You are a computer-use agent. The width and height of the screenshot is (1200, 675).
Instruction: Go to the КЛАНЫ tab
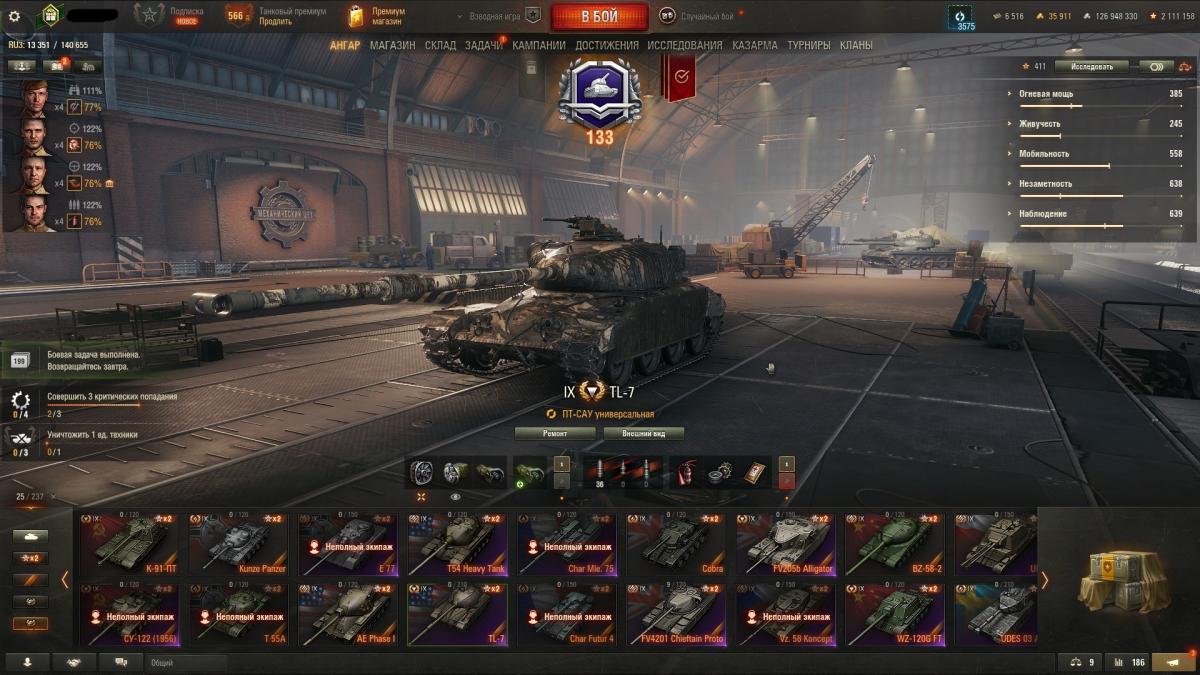pyautogui.click(x=856, y=45)
